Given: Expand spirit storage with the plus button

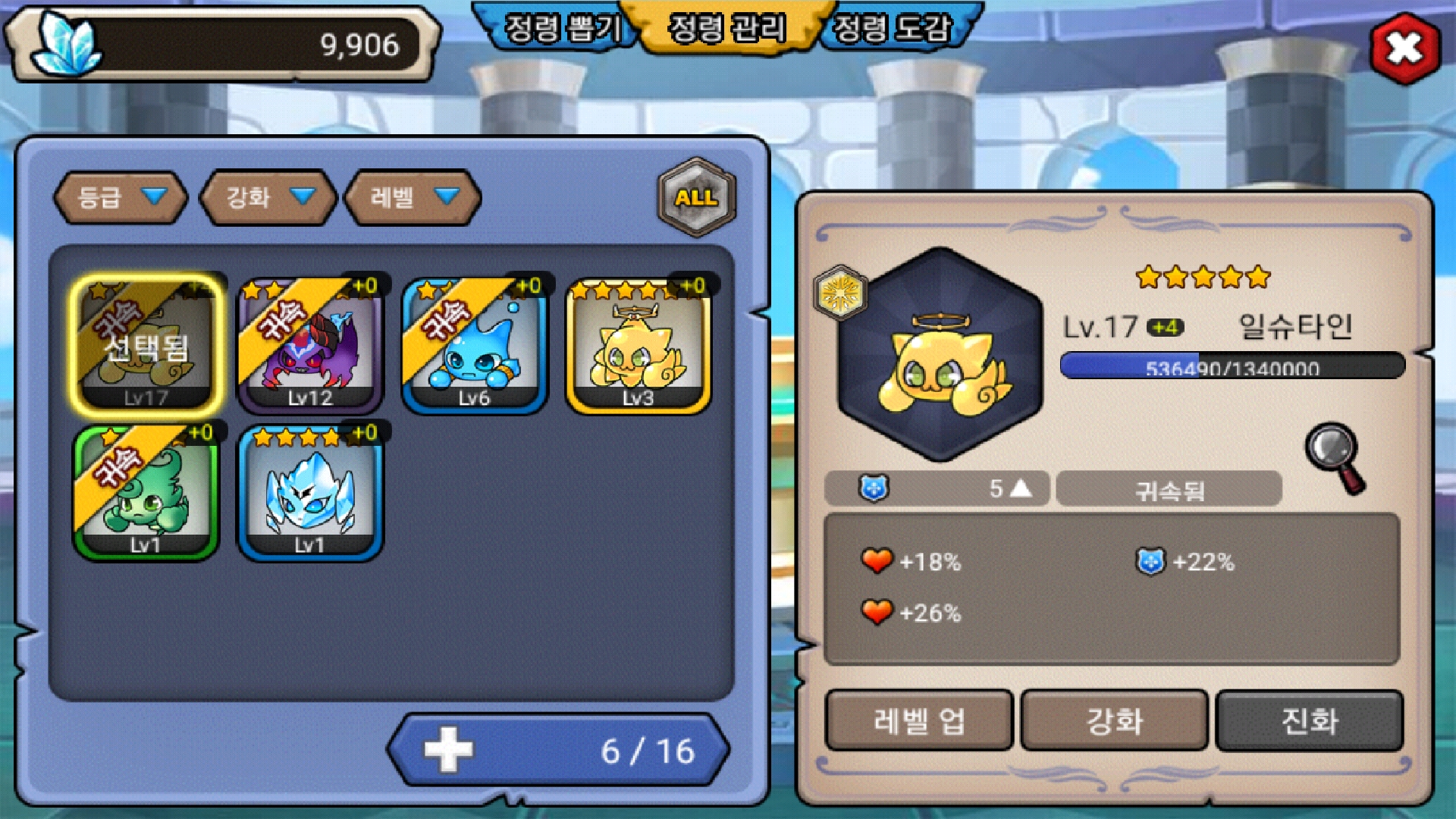Looking at the screenshot, I should click(x=448, y=750).
